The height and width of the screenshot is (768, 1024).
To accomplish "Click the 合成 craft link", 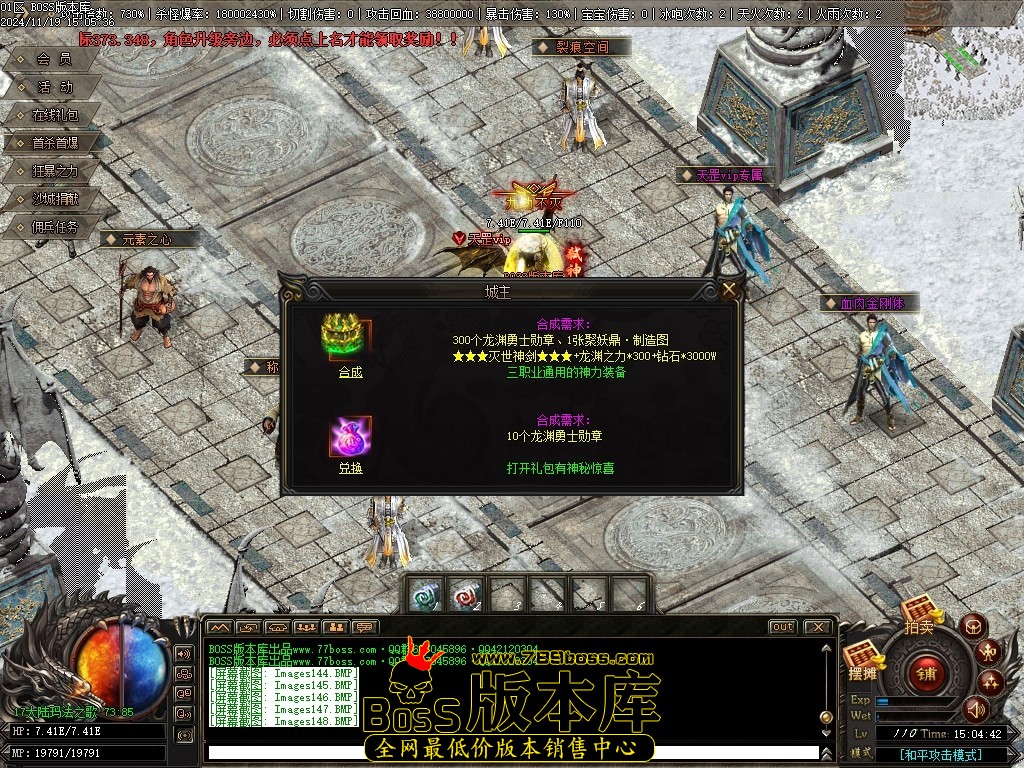I will tap(350, 372).
